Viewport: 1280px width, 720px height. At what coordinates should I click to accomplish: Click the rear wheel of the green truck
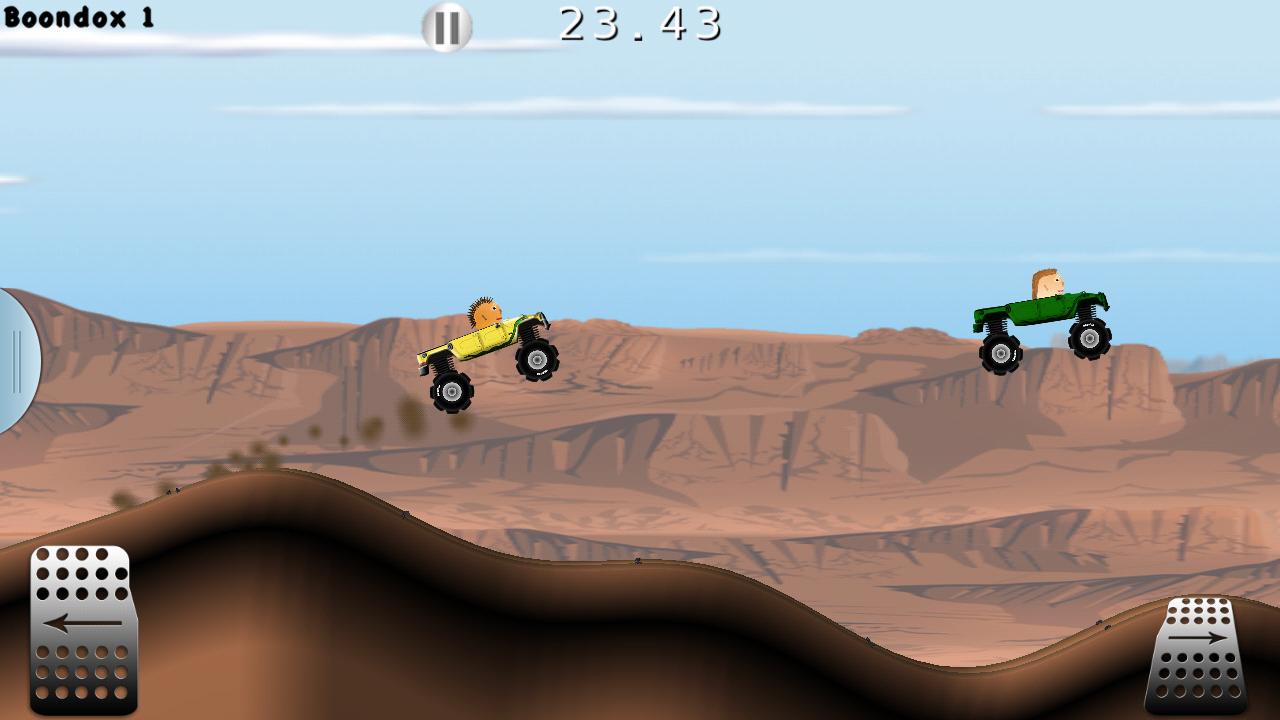pos(1003,353)
